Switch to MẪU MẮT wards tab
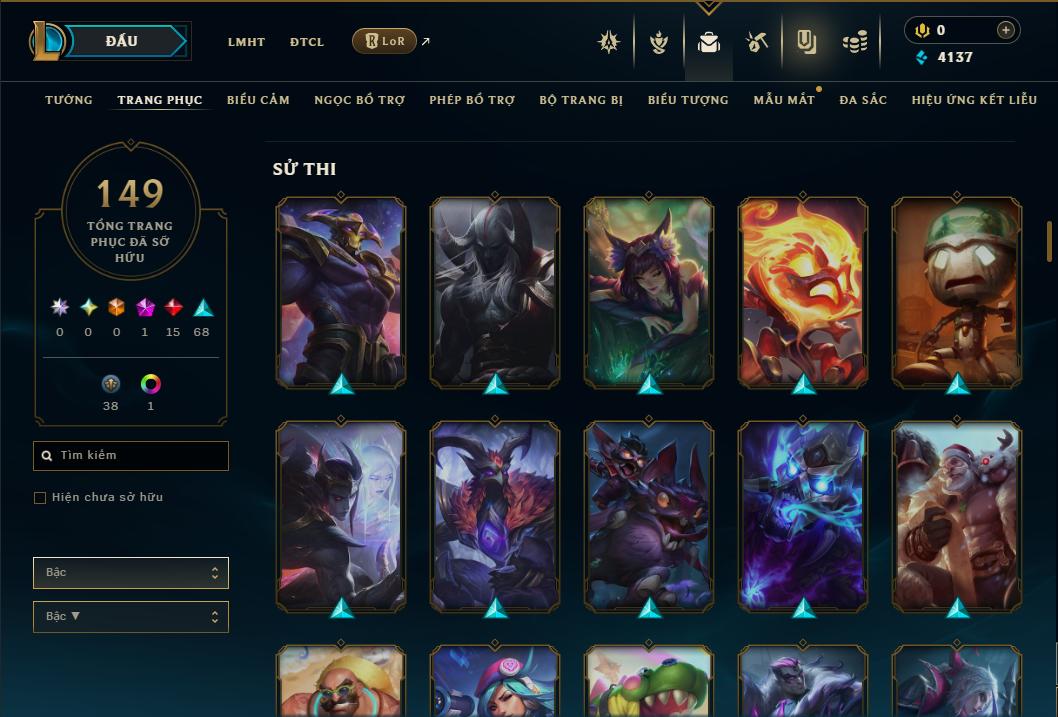 click(x=784, y=100)
